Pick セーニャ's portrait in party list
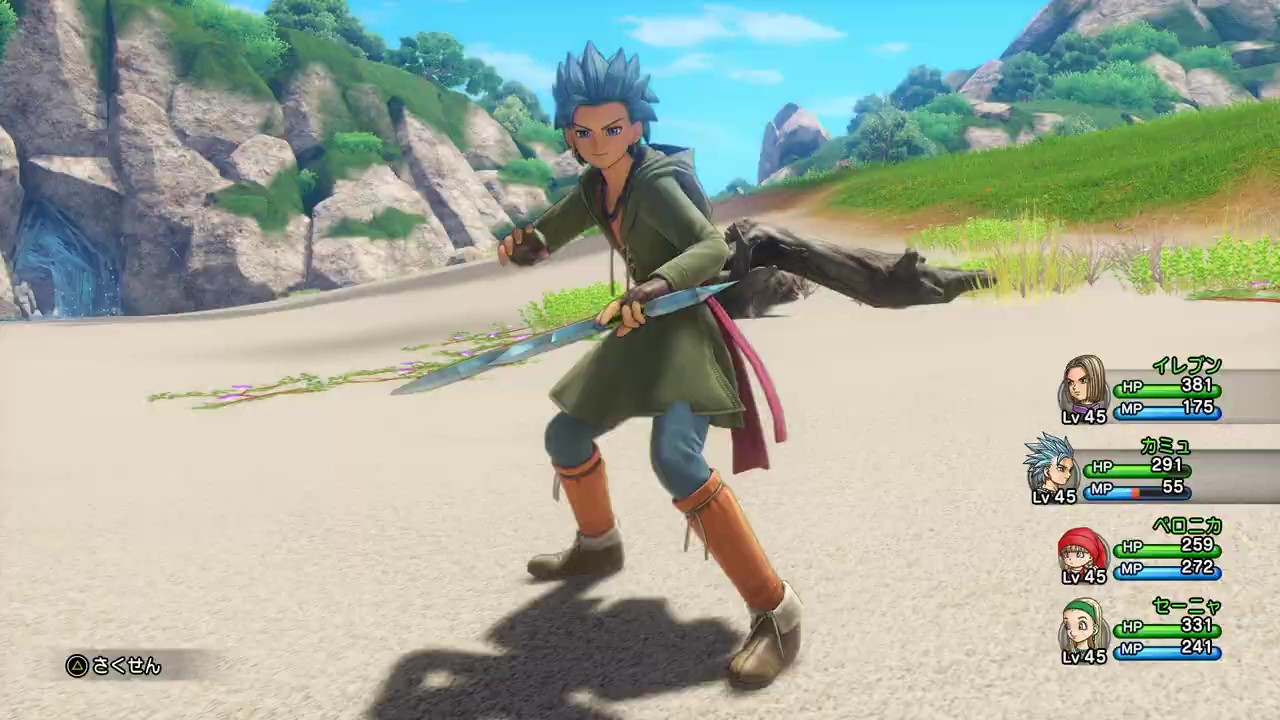 (x=1084, y=627)
